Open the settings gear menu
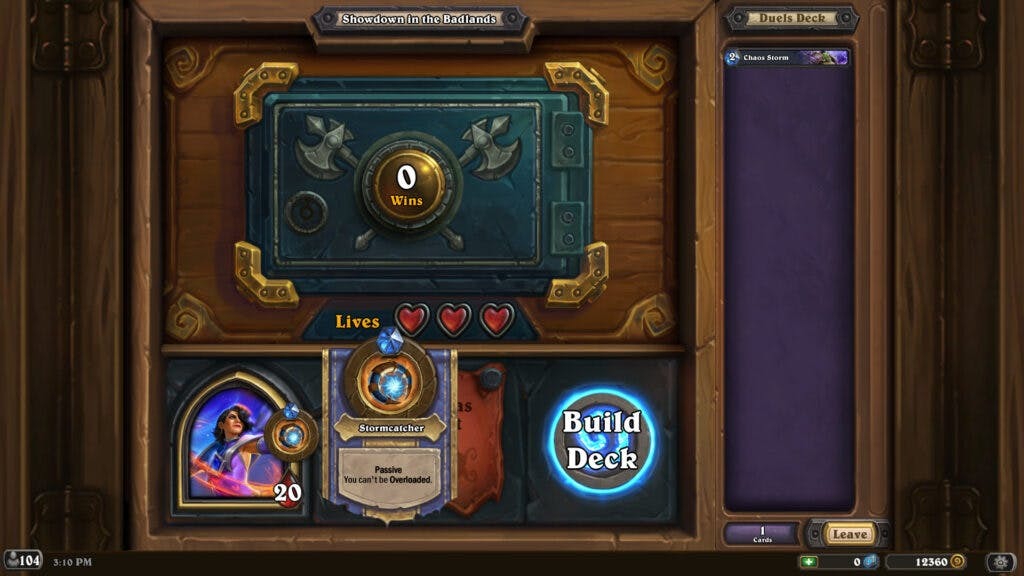 pyautogui.click(x=1000, y=562)
